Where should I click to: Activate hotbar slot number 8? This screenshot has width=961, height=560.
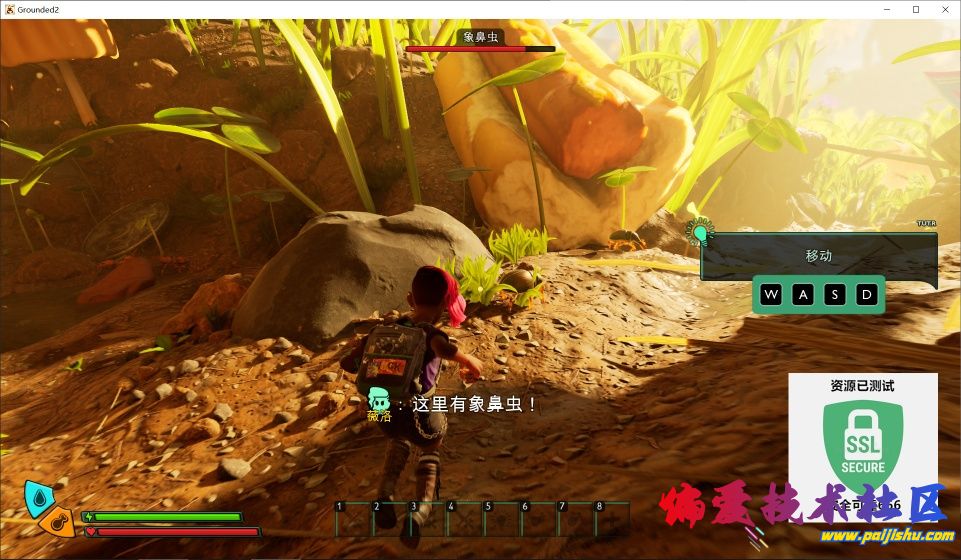pyautogui.click(x=613, y=519)
